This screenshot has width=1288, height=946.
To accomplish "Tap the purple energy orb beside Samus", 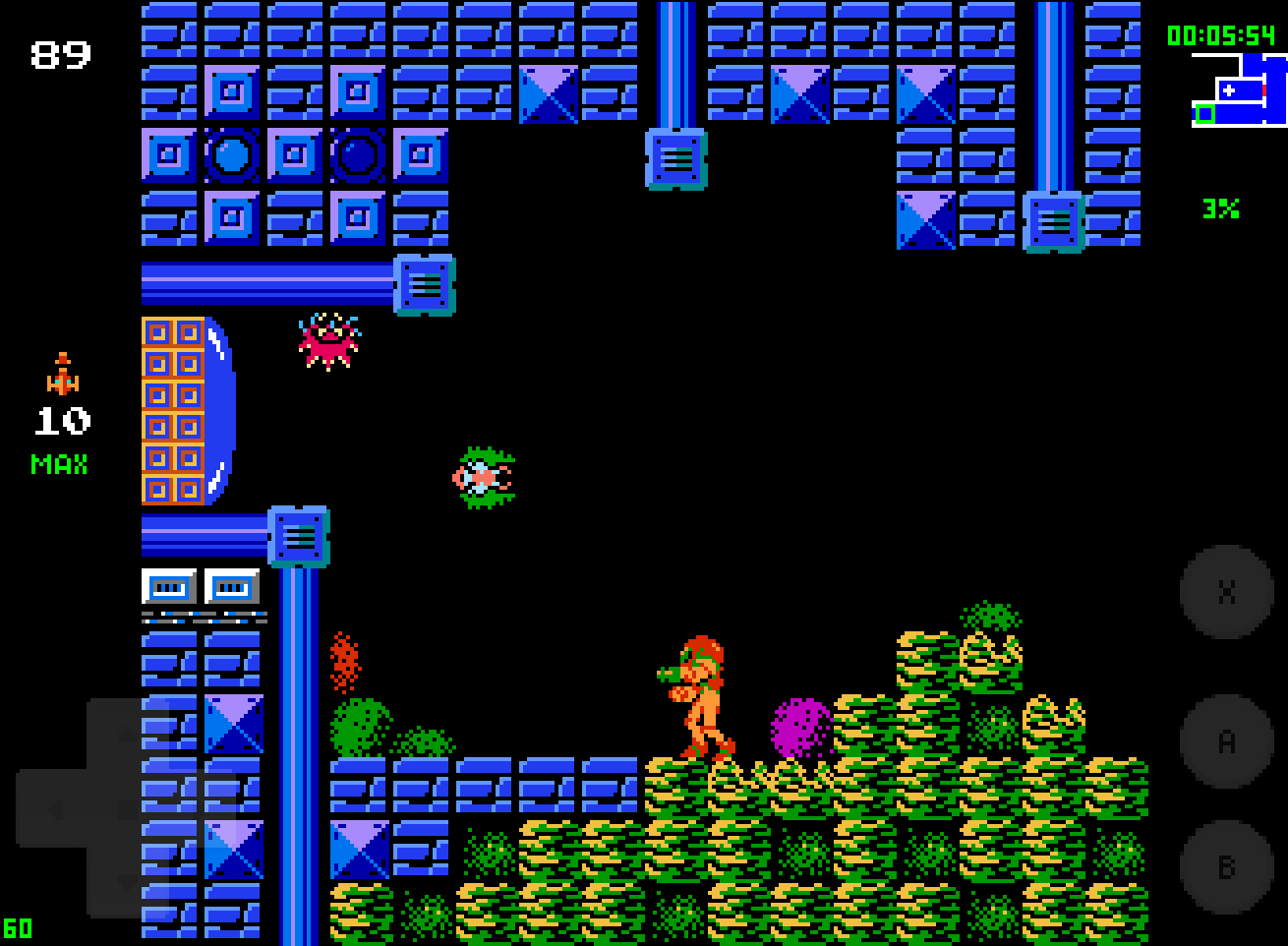I will 799,728.
